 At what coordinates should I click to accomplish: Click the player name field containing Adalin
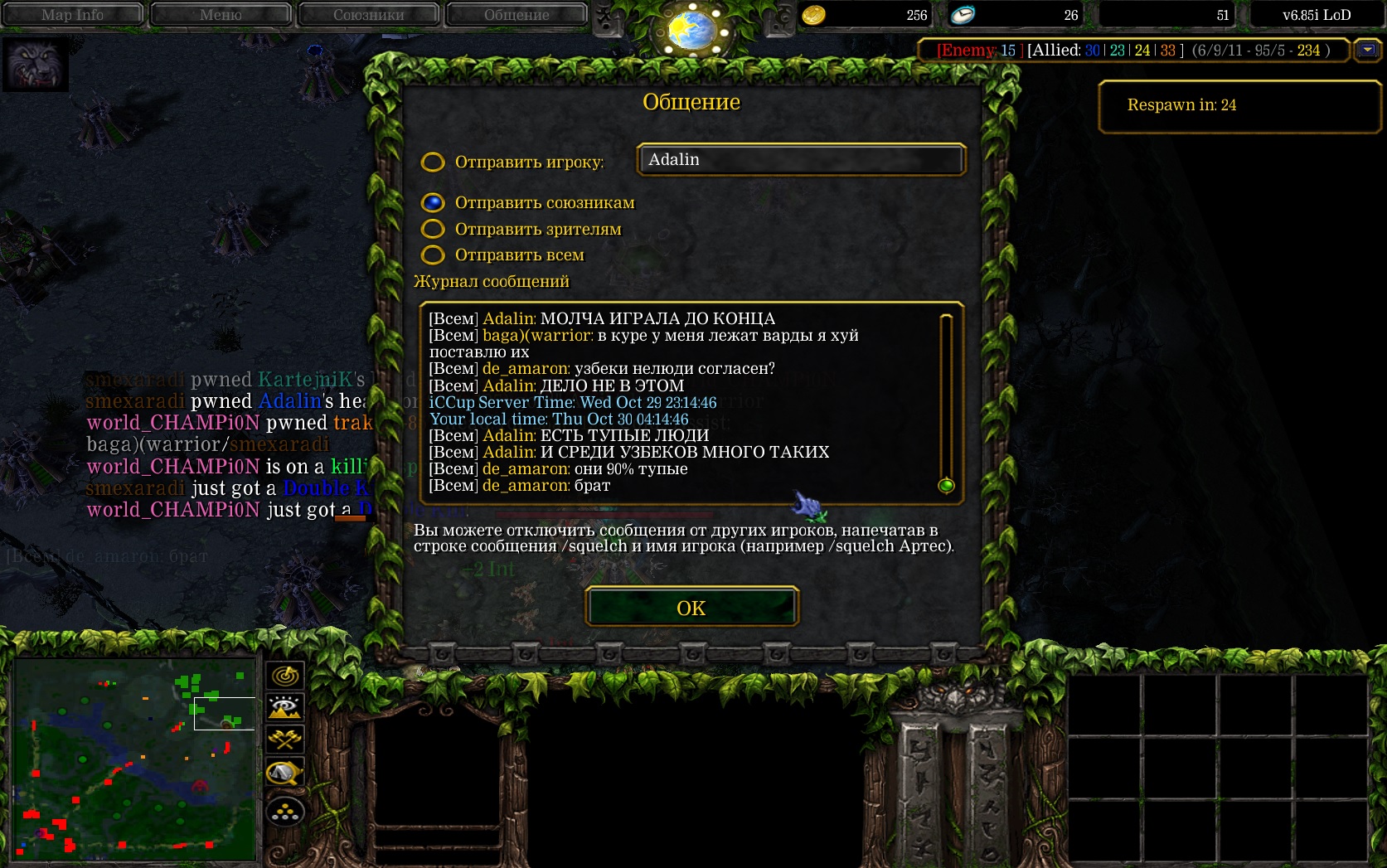[801, 160]
